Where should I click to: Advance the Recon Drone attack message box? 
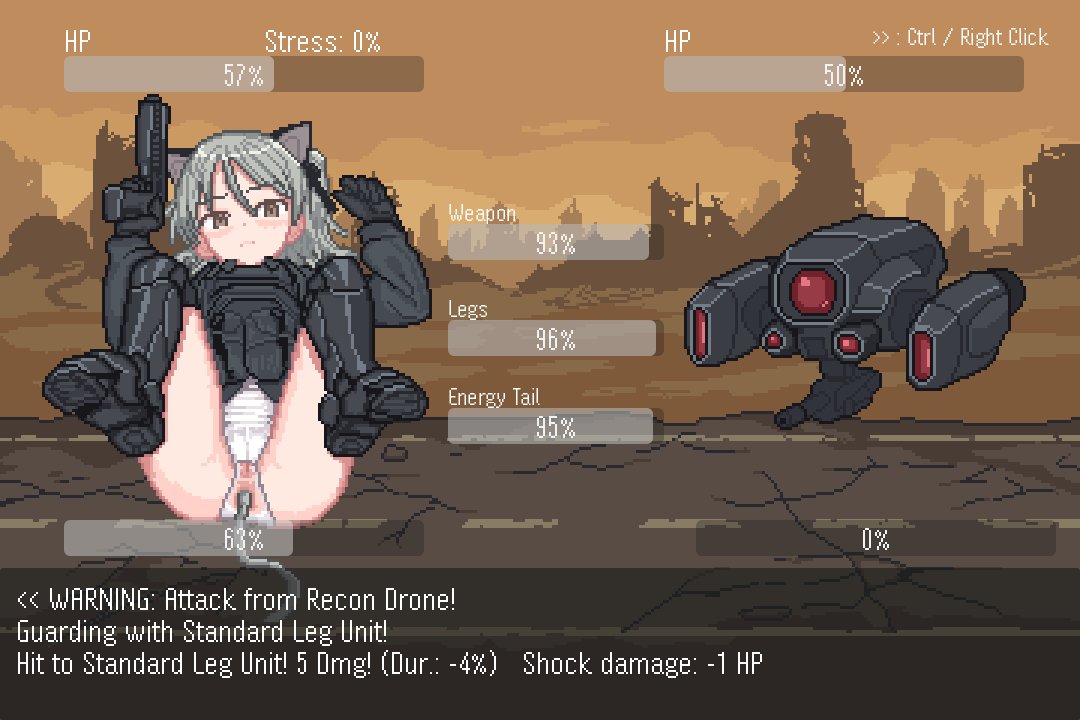540,640
